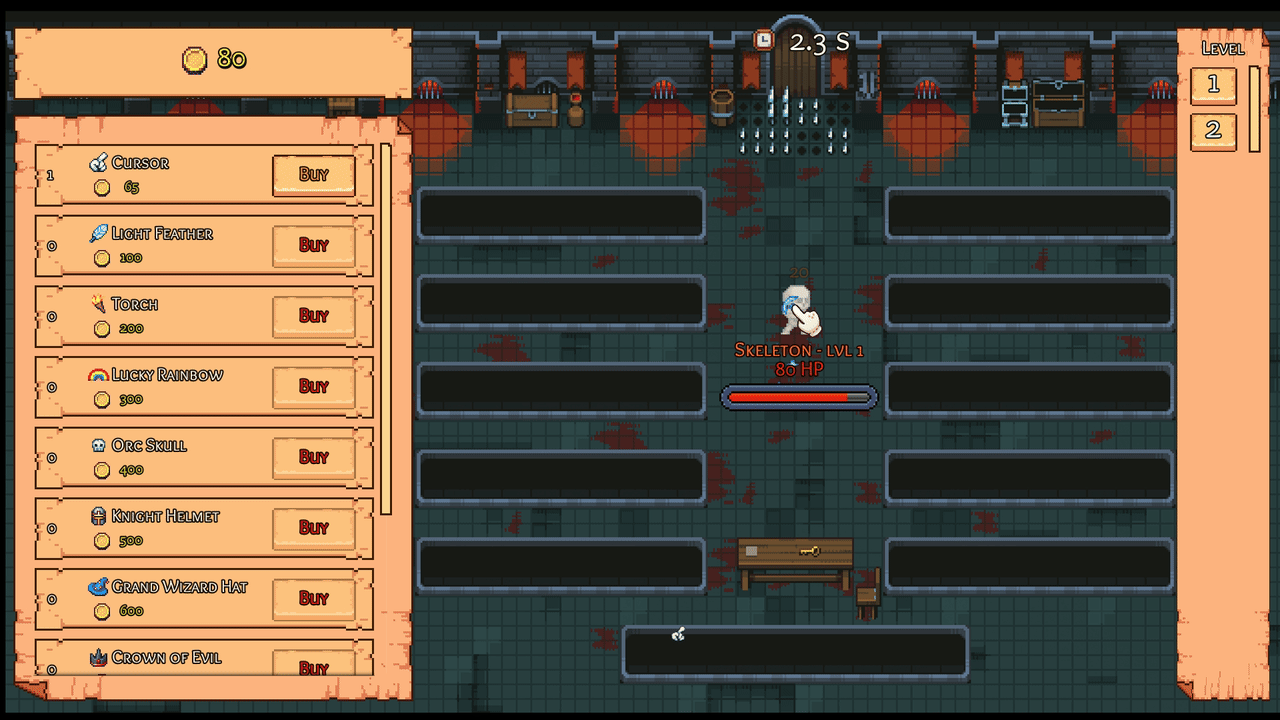This screenshot has height=720, width=1280.
Task: Purchase the Light Feather item
Action: point(313,245)
